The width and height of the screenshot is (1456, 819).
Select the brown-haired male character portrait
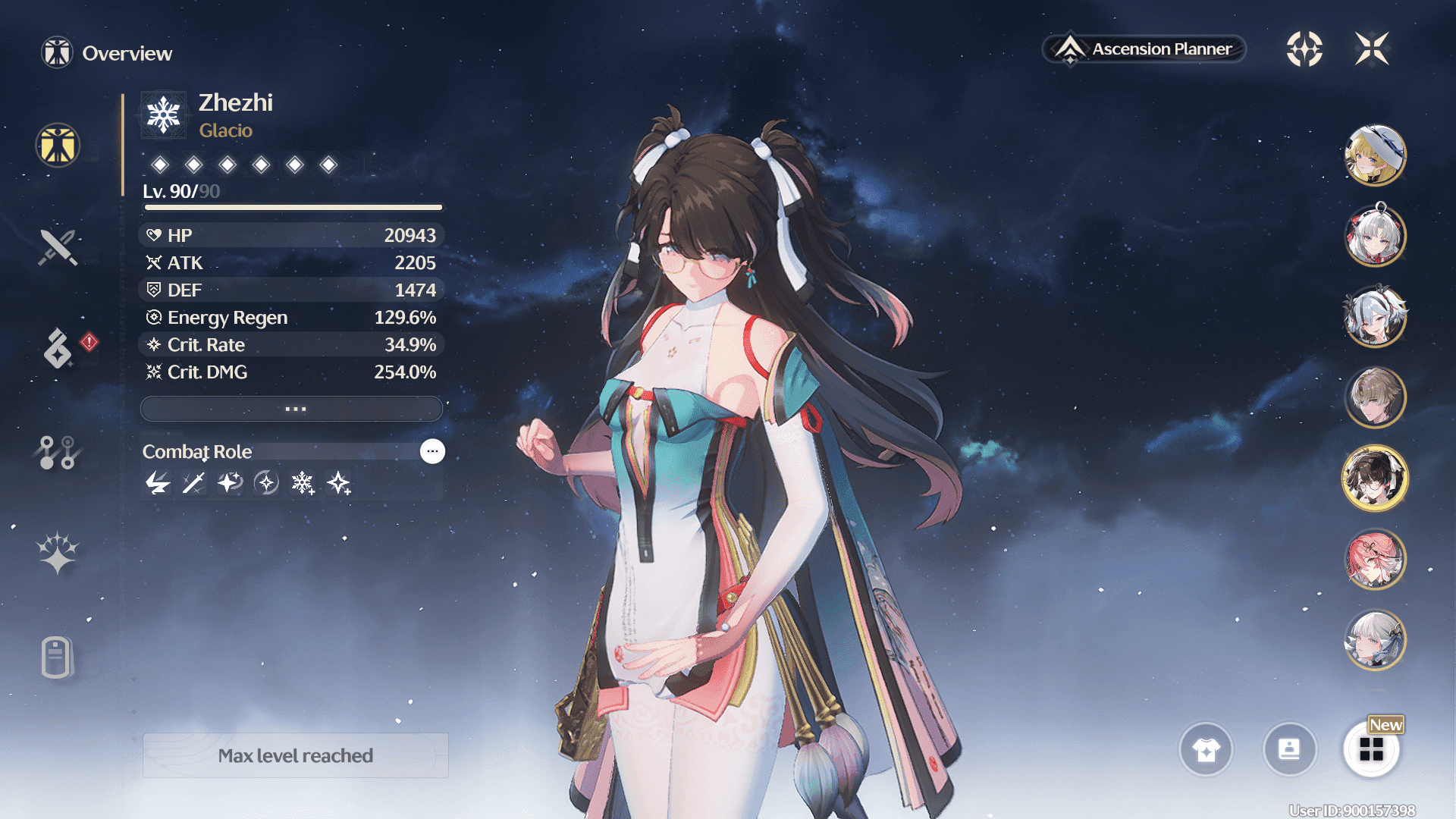coord(1375,397)
